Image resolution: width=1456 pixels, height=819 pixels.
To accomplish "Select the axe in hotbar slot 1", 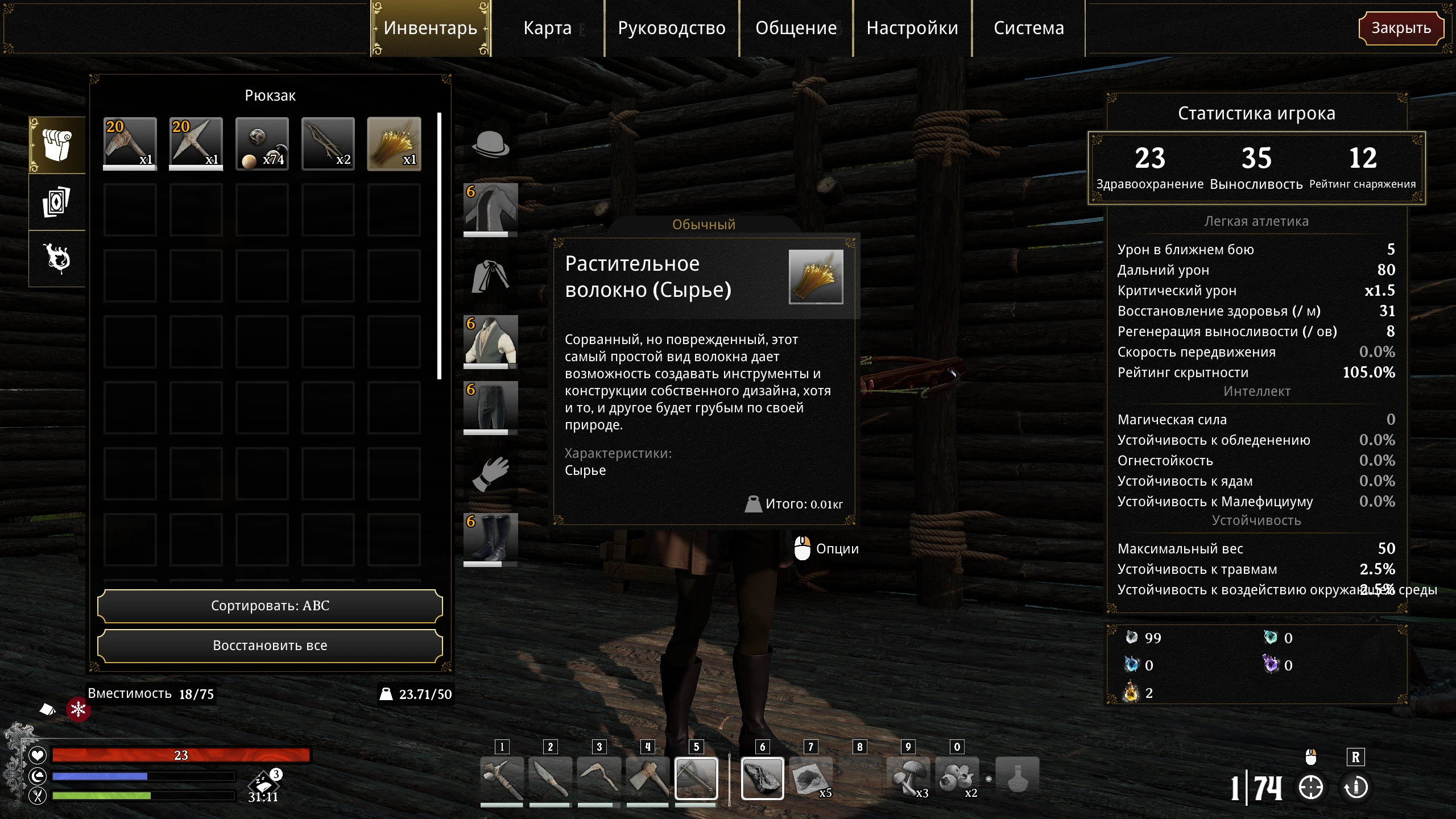I will 503,778.
